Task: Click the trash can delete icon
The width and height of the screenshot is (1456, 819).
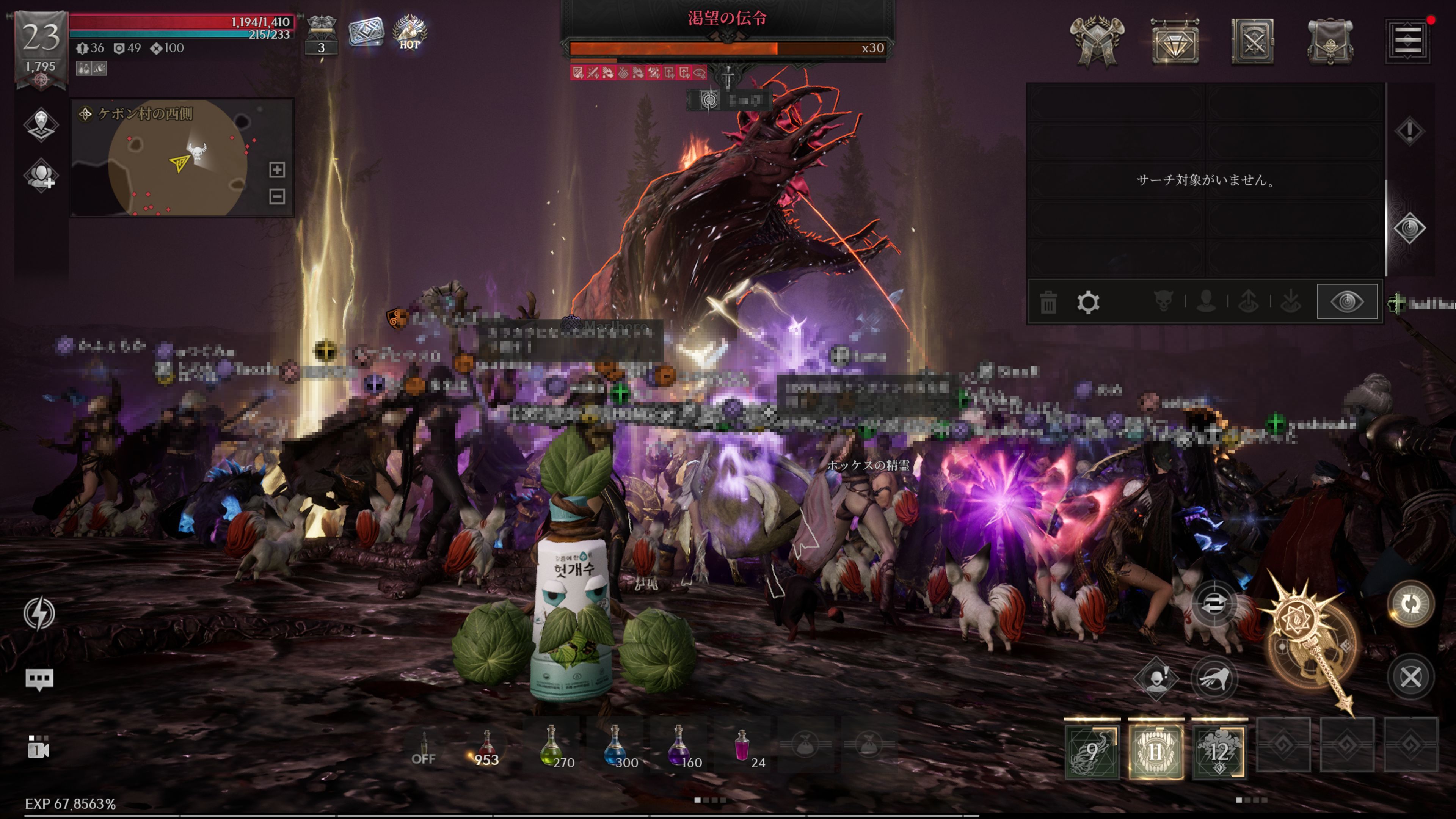Action: (x=1048, y=303)
